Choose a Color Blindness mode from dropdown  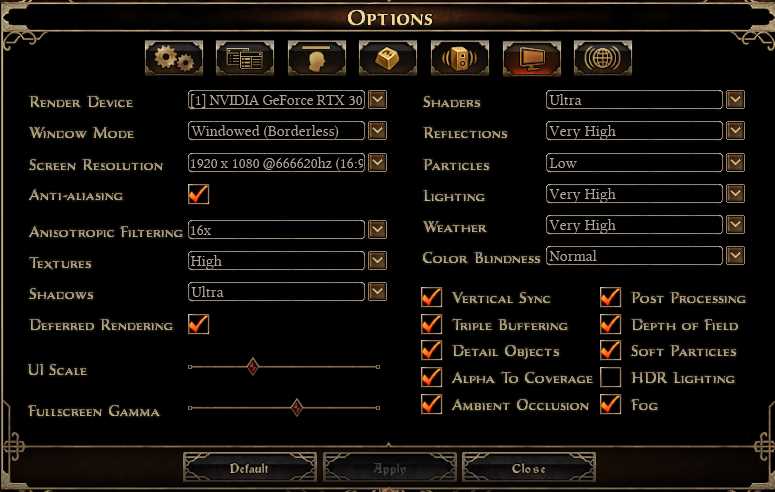735,256
